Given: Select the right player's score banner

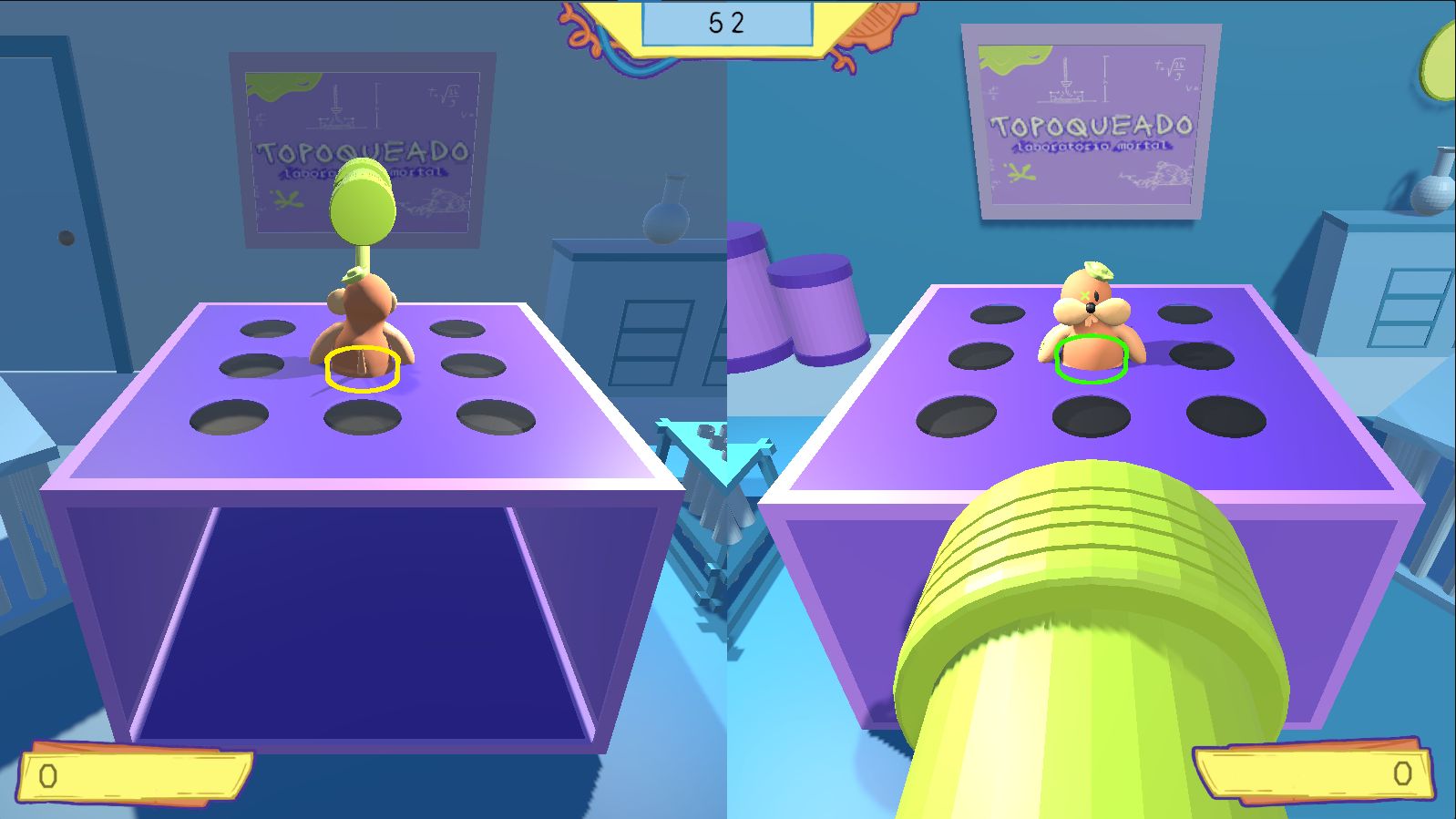Looking at the screenshot, I should [x=1317, y=773].
